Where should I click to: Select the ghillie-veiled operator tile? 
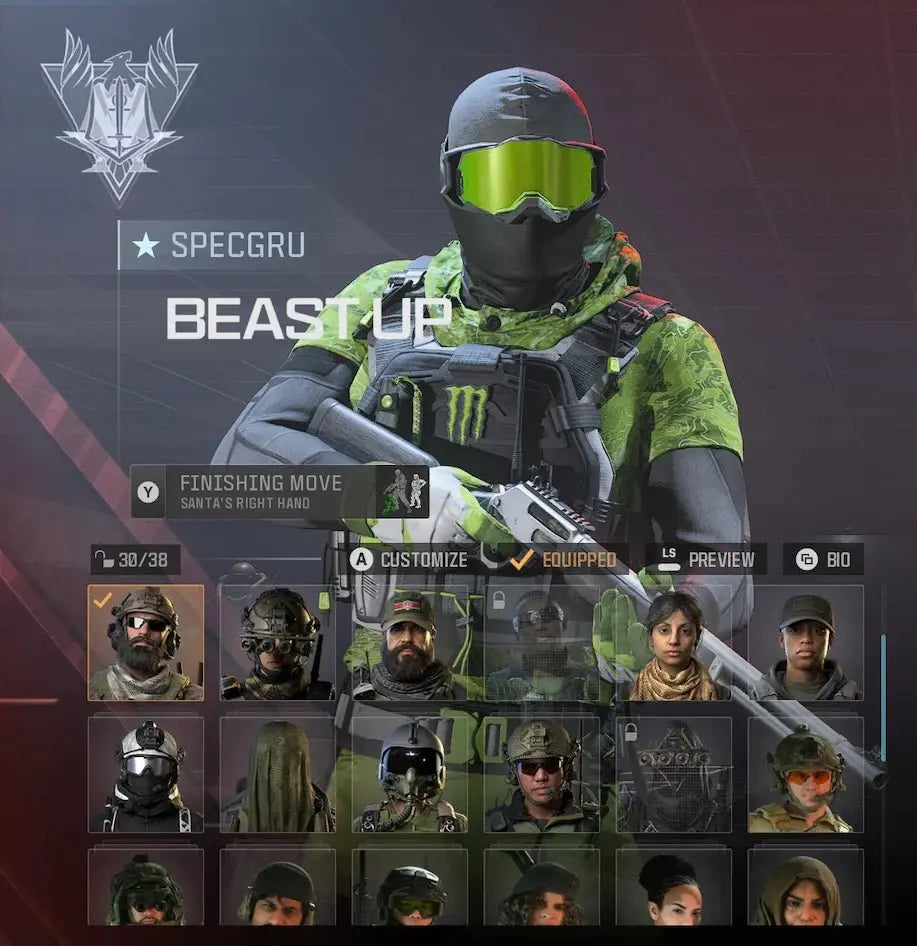[277, 774]
